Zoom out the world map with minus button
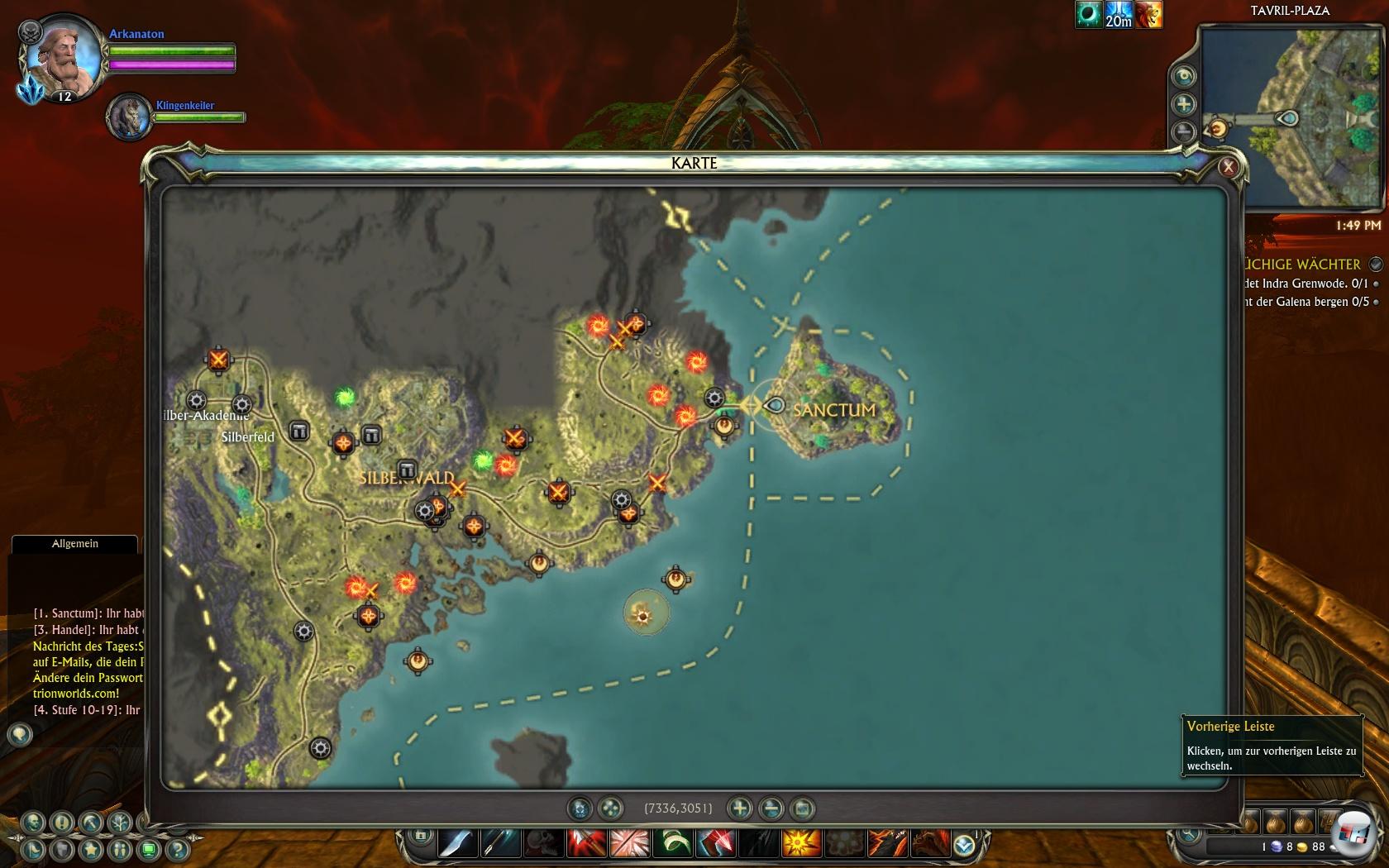 (771, 808)
